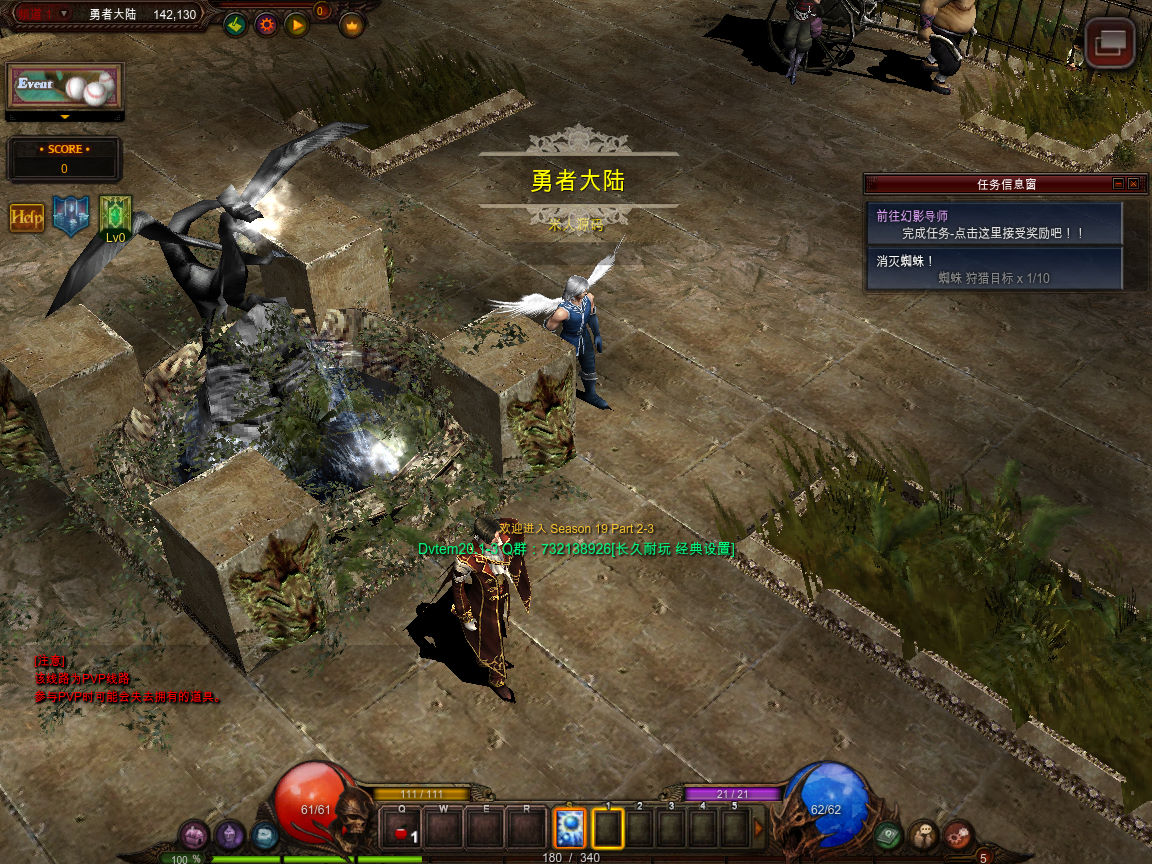
Task: Expand the arrow below the Event banner
Action: (x=65, y=117)
